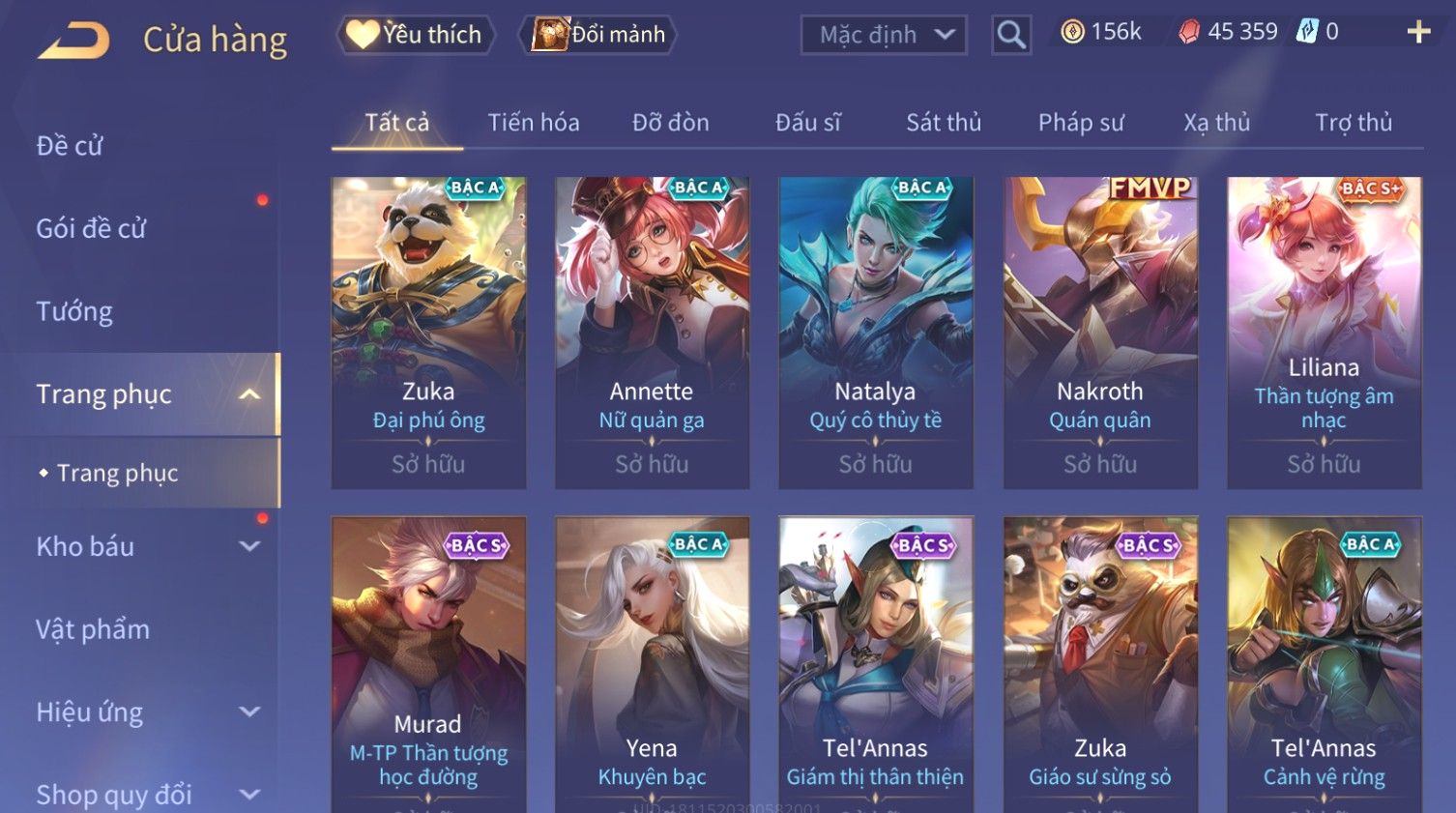Viewport: 1456px width, 813px height.
Task: Open the Yêu thích favorites filter
Action: pyautogui.click(x=416, y=35)
